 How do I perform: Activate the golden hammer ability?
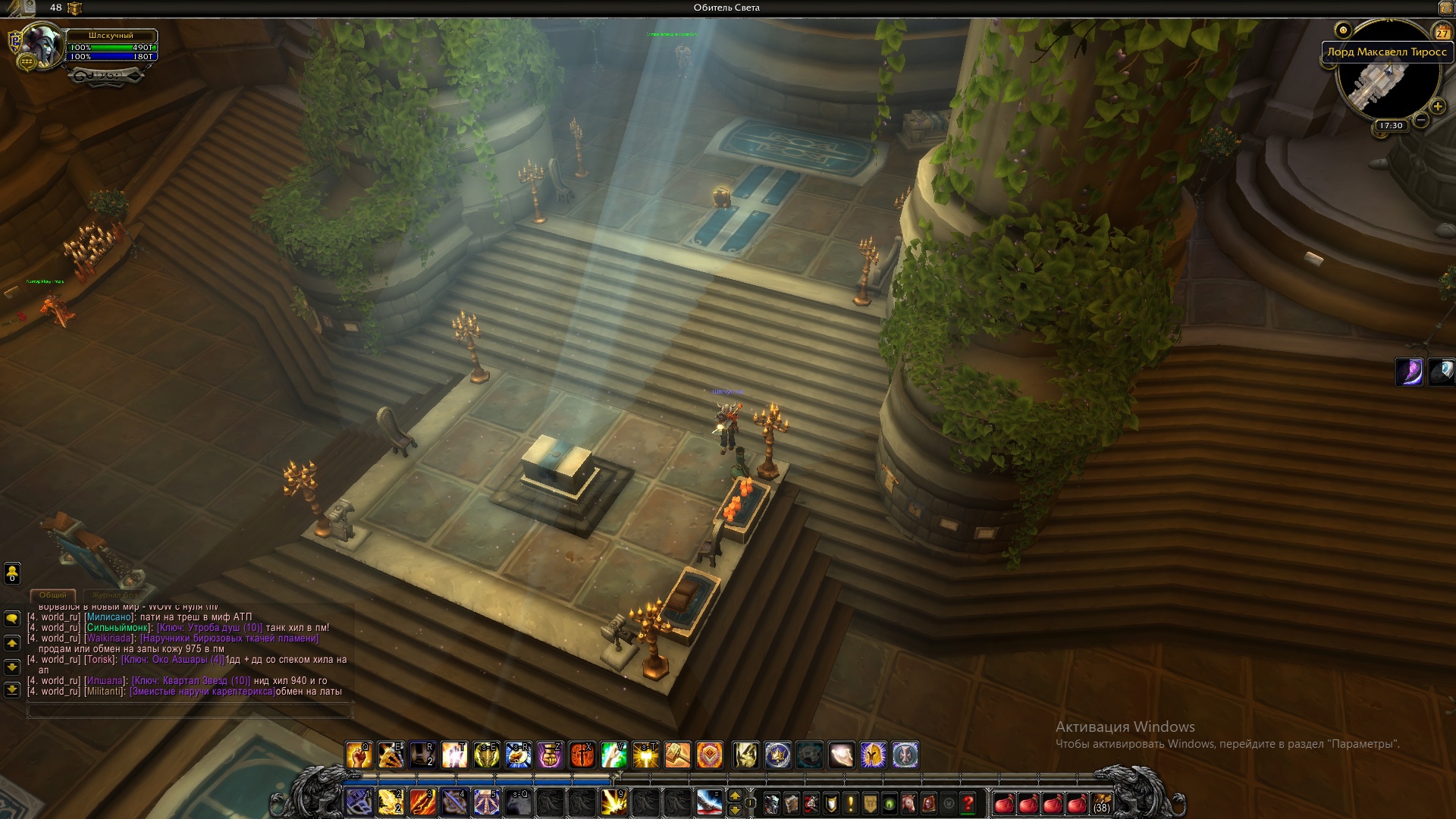677,755
